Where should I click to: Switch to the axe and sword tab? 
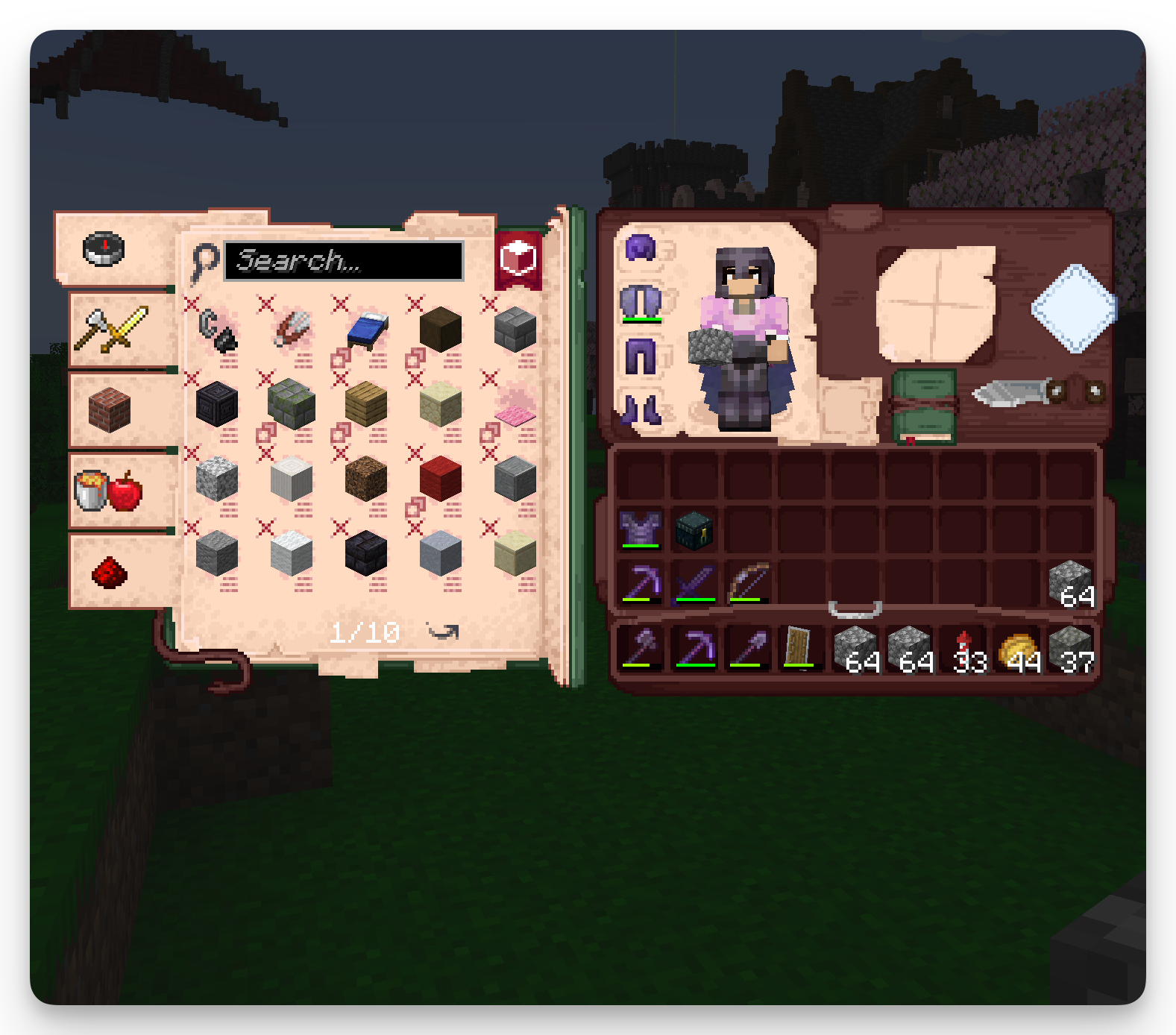pyautogui.click(x=112, y=329)
